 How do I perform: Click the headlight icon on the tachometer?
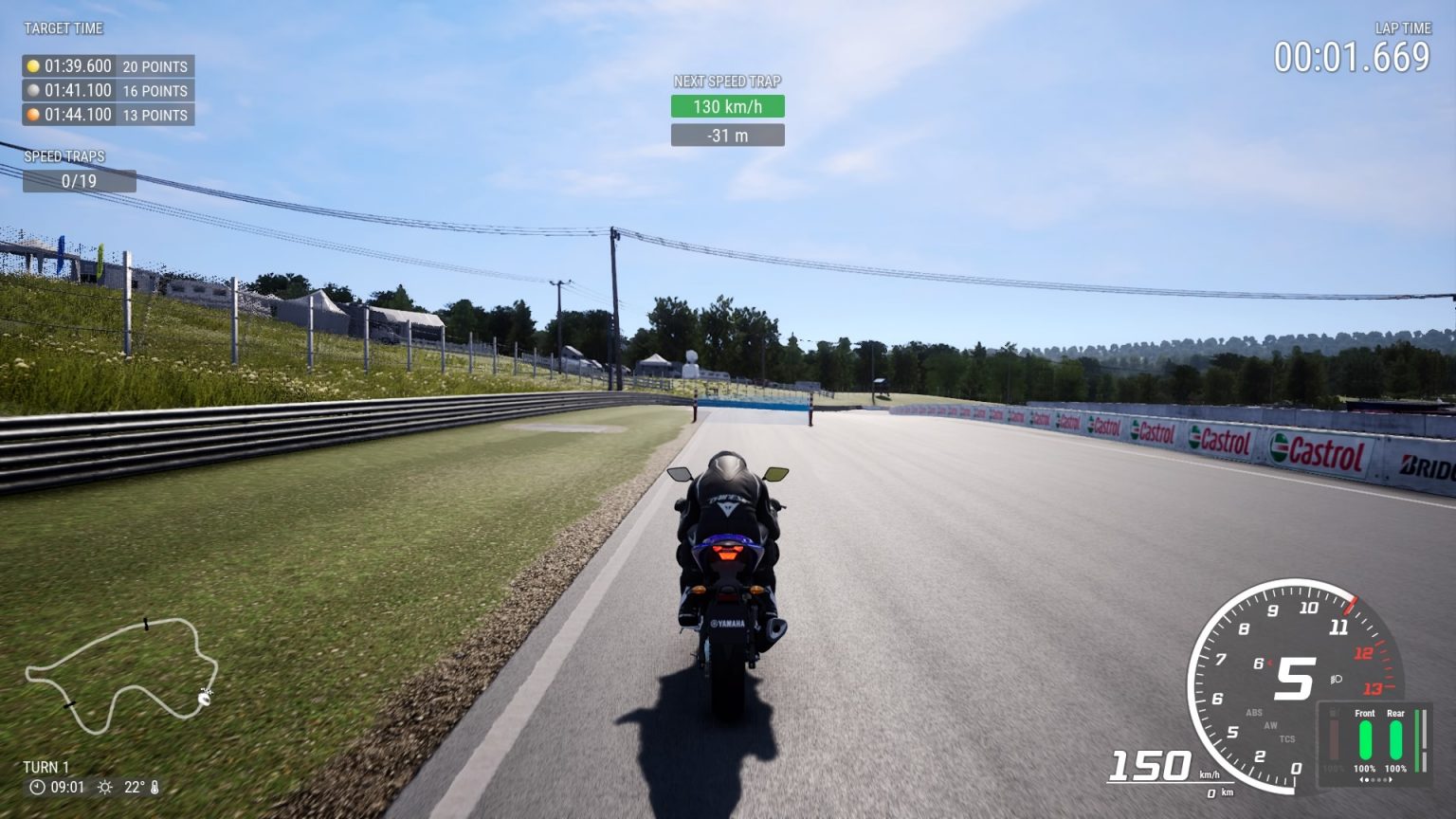pyautogui.click(x=1337, y=681)
